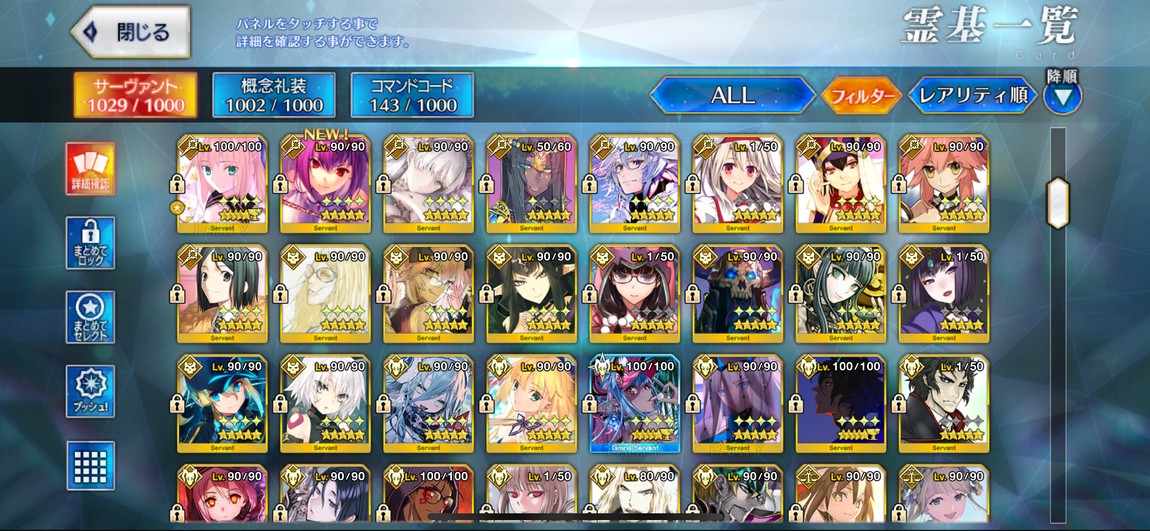1150x531 pixels.
Task: Select the glasses-wearing Lv. 1/50 servant card
Action: tap(635, 290)
